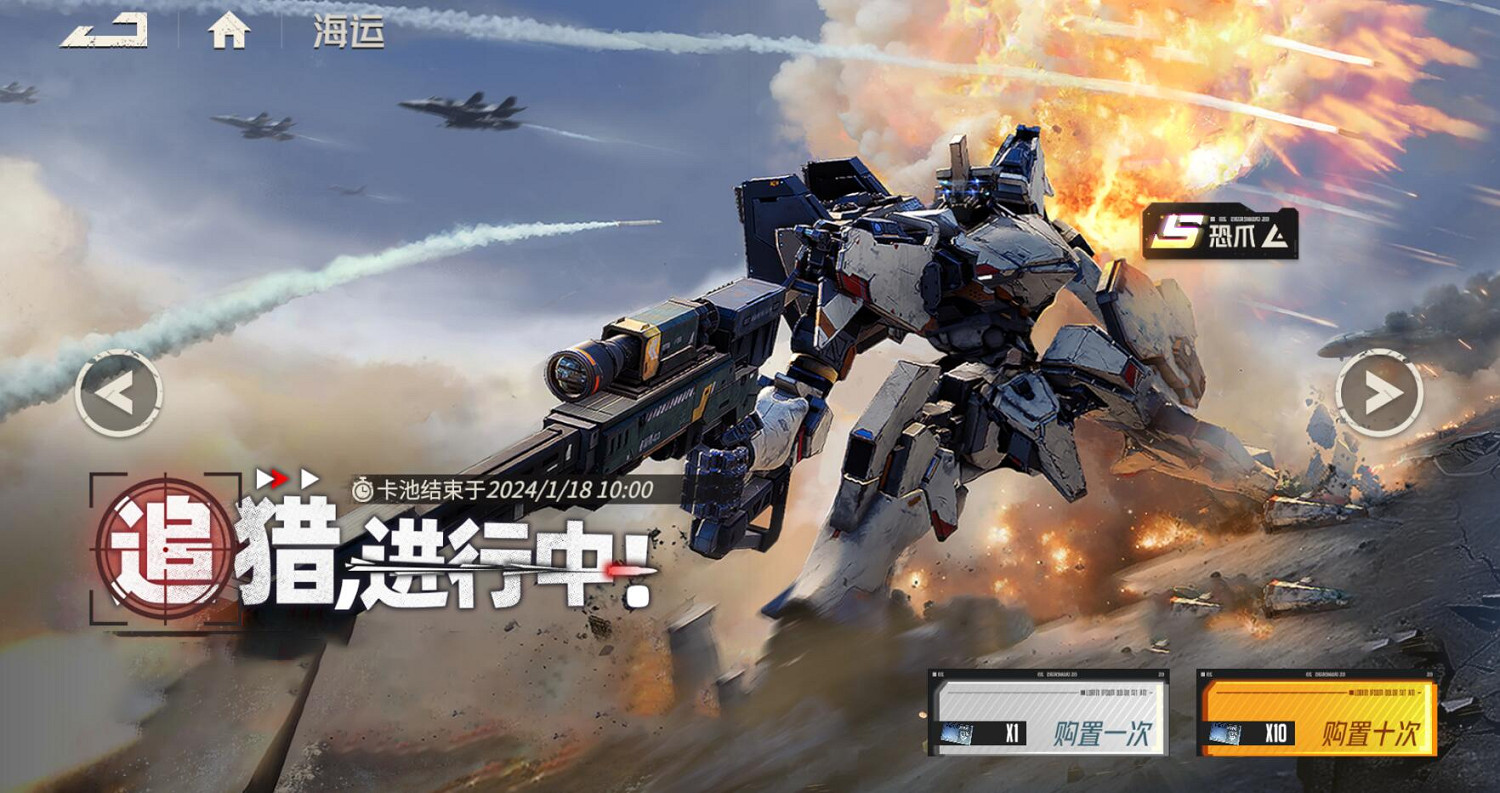Click the ticket icon on the X10 button
The width and height of the screenshot is (1500, 793).
1225,733
